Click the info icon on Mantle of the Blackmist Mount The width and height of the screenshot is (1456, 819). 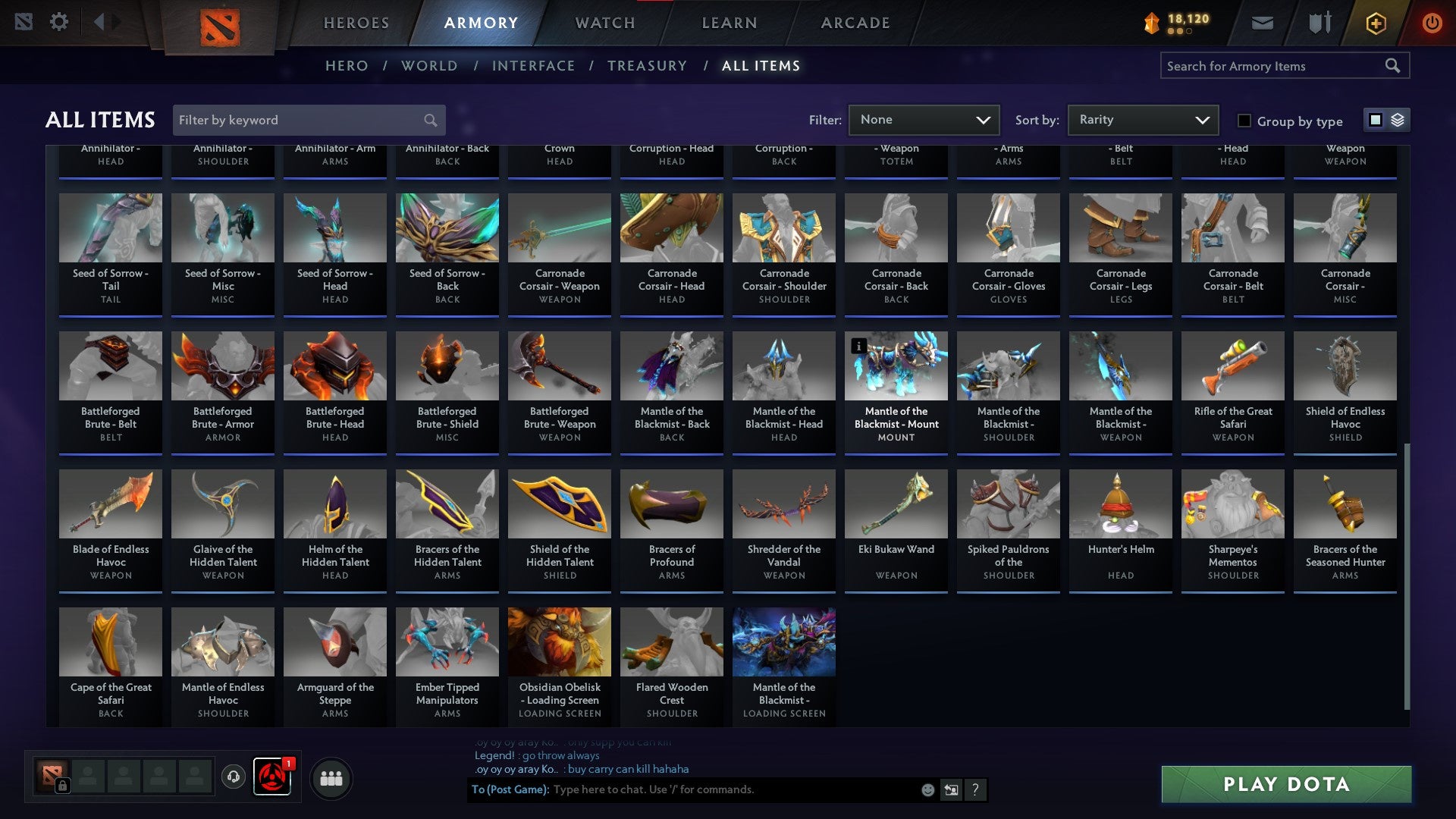coord(858,345)
